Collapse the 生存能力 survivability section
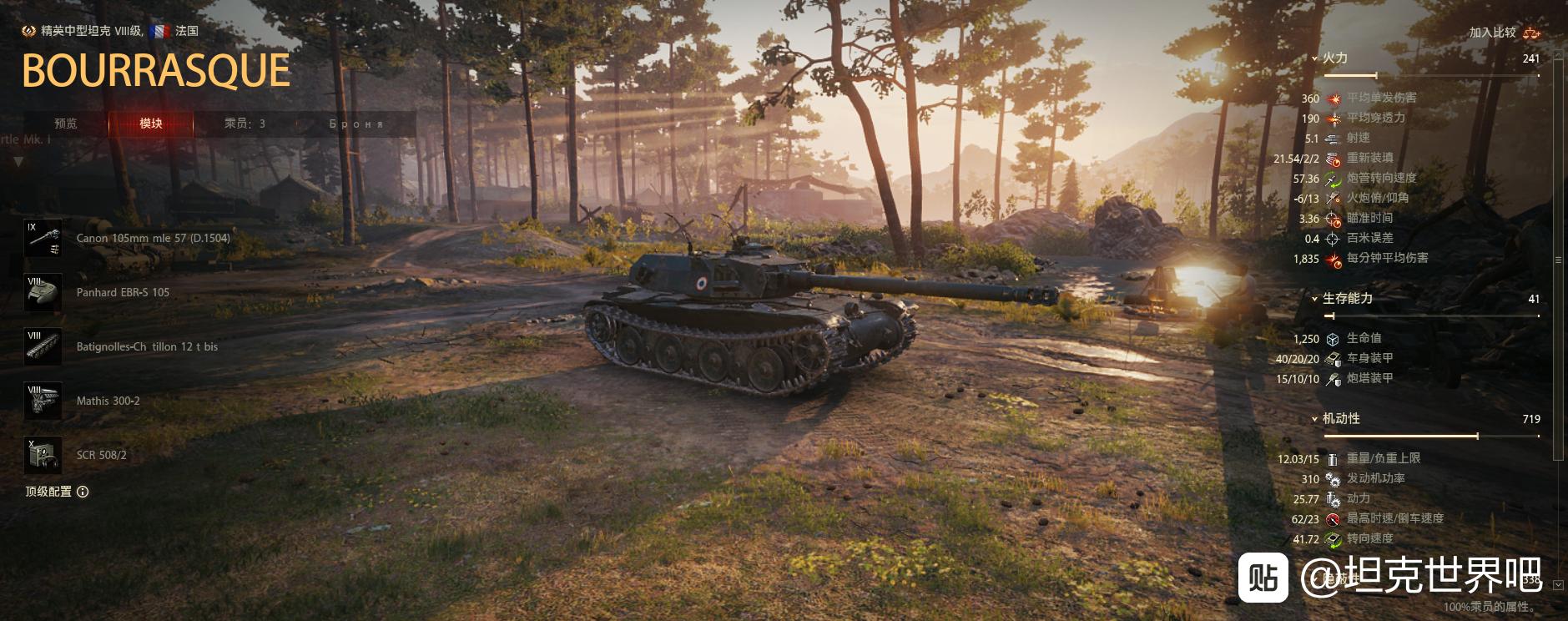Image resolution: width=1568 pixels, height=621 pixels. (x=1315, y=299)
